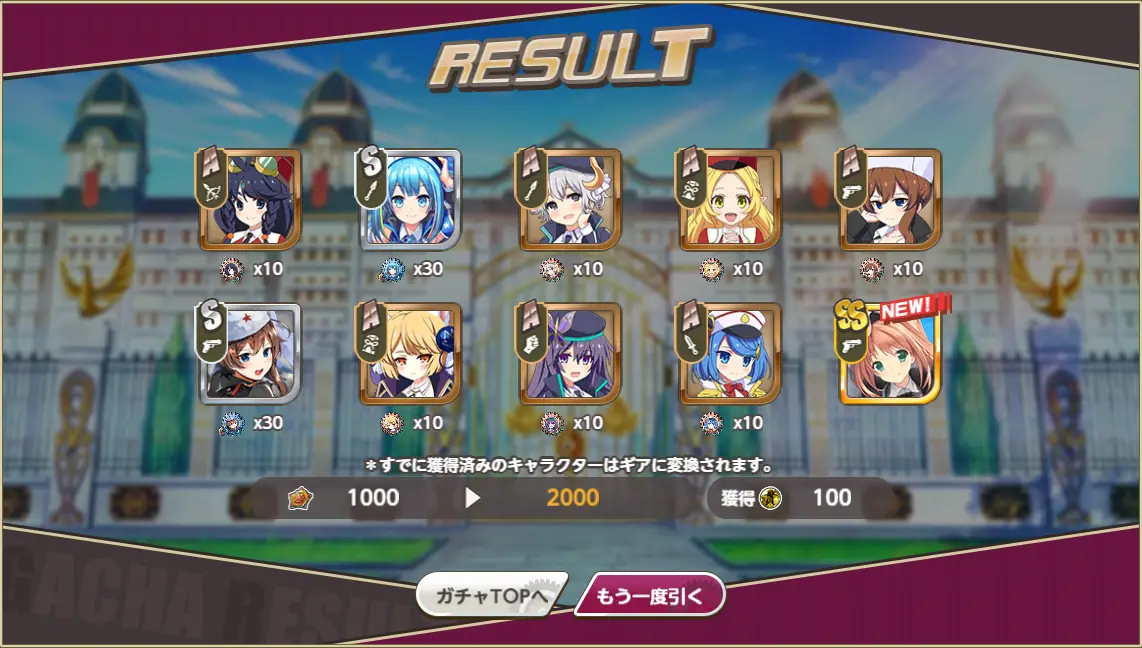Select the NEW SS pink-haired character card
1142x648 pixels.
coord(890,353)
